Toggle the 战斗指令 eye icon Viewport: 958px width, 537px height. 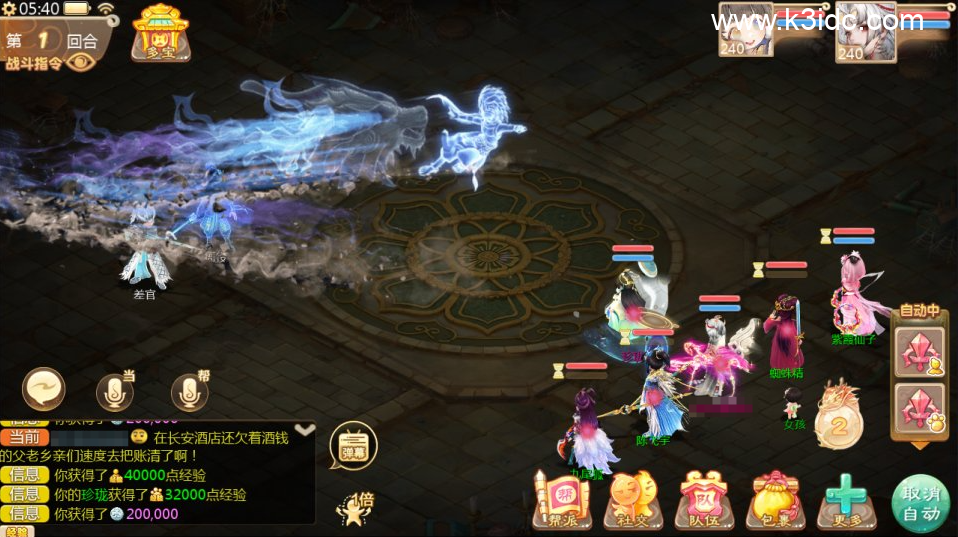coord(81,62)
